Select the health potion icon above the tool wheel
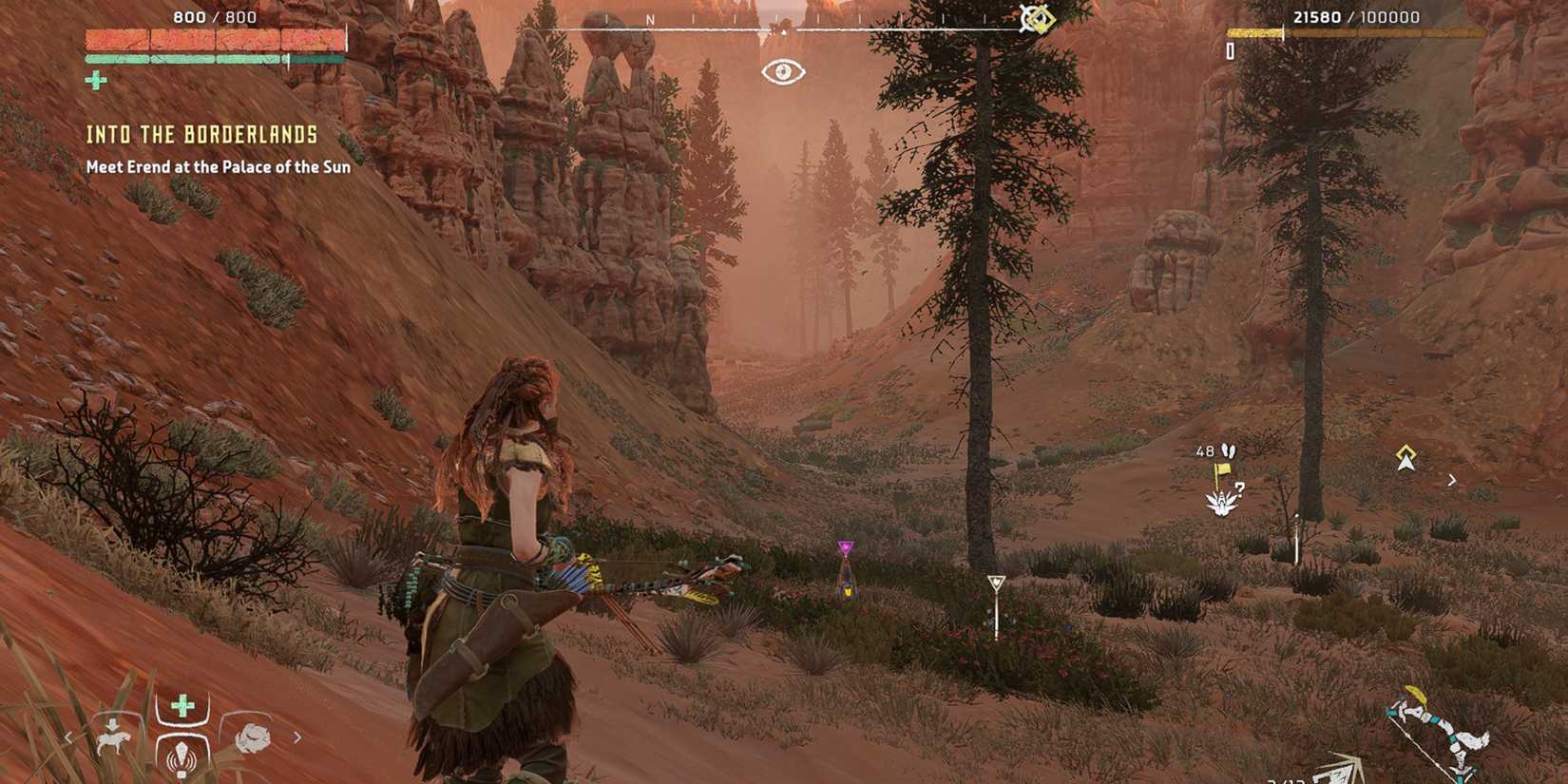Image resolution: width=1568 pixels, height=784 pixels. [x=181, y=705]
